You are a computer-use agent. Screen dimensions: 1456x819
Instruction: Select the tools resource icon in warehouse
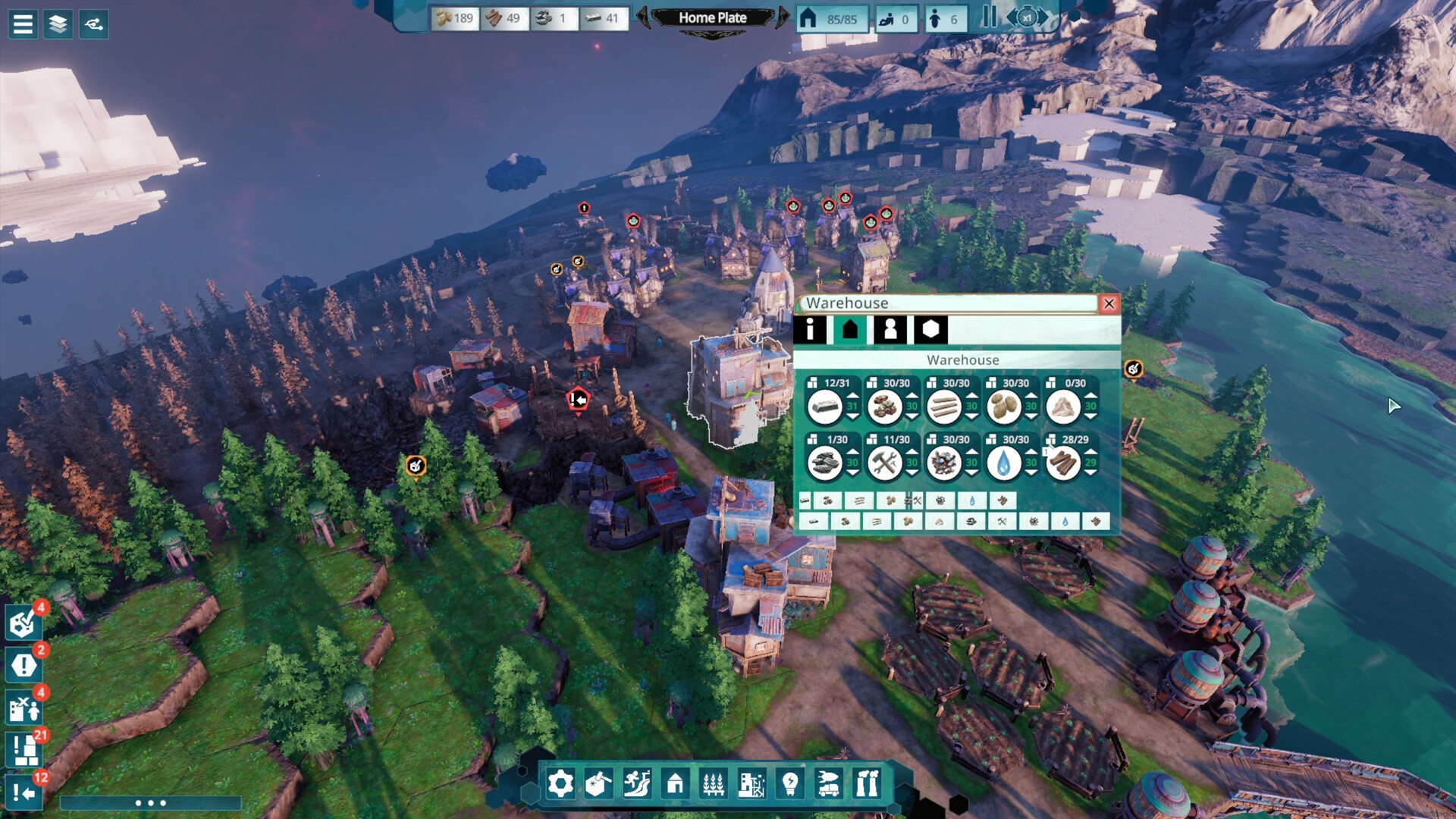(x=884, y=463)
